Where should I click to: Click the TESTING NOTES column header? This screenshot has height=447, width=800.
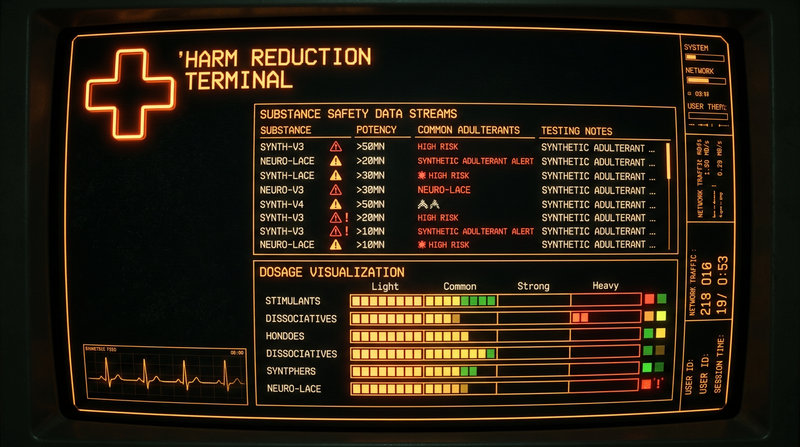click(577, 130)
